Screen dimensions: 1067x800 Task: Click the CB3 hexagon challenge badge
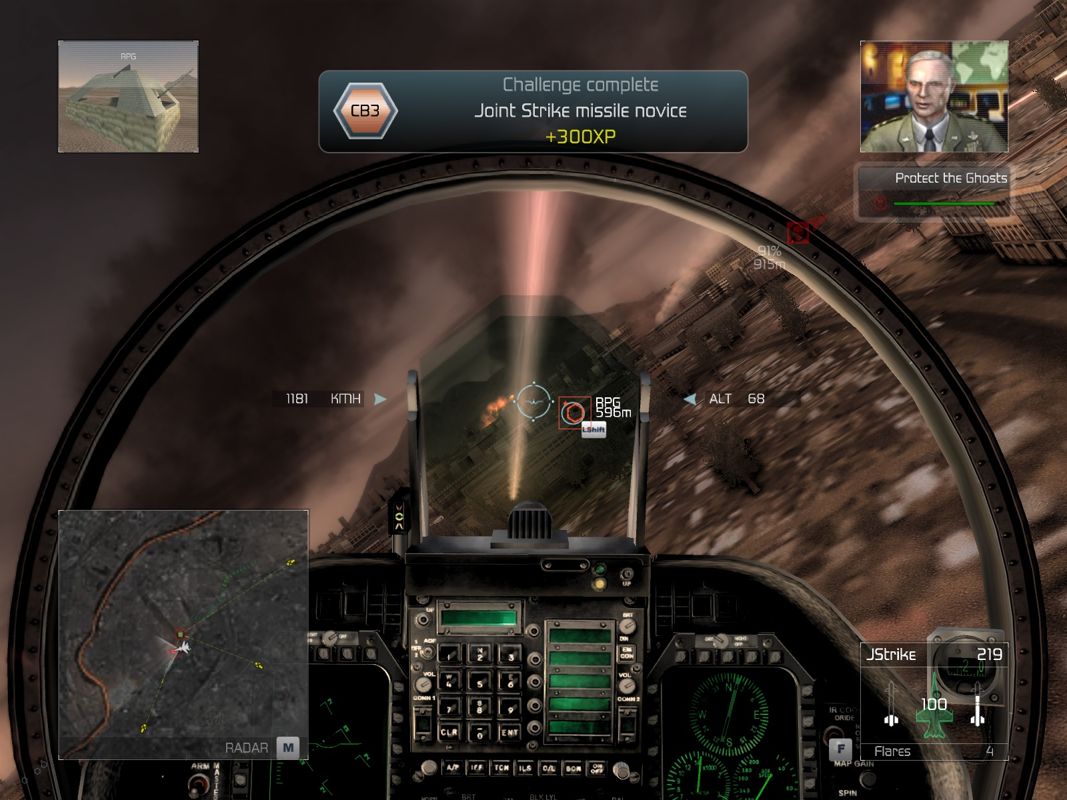click(x=365, y=111)
